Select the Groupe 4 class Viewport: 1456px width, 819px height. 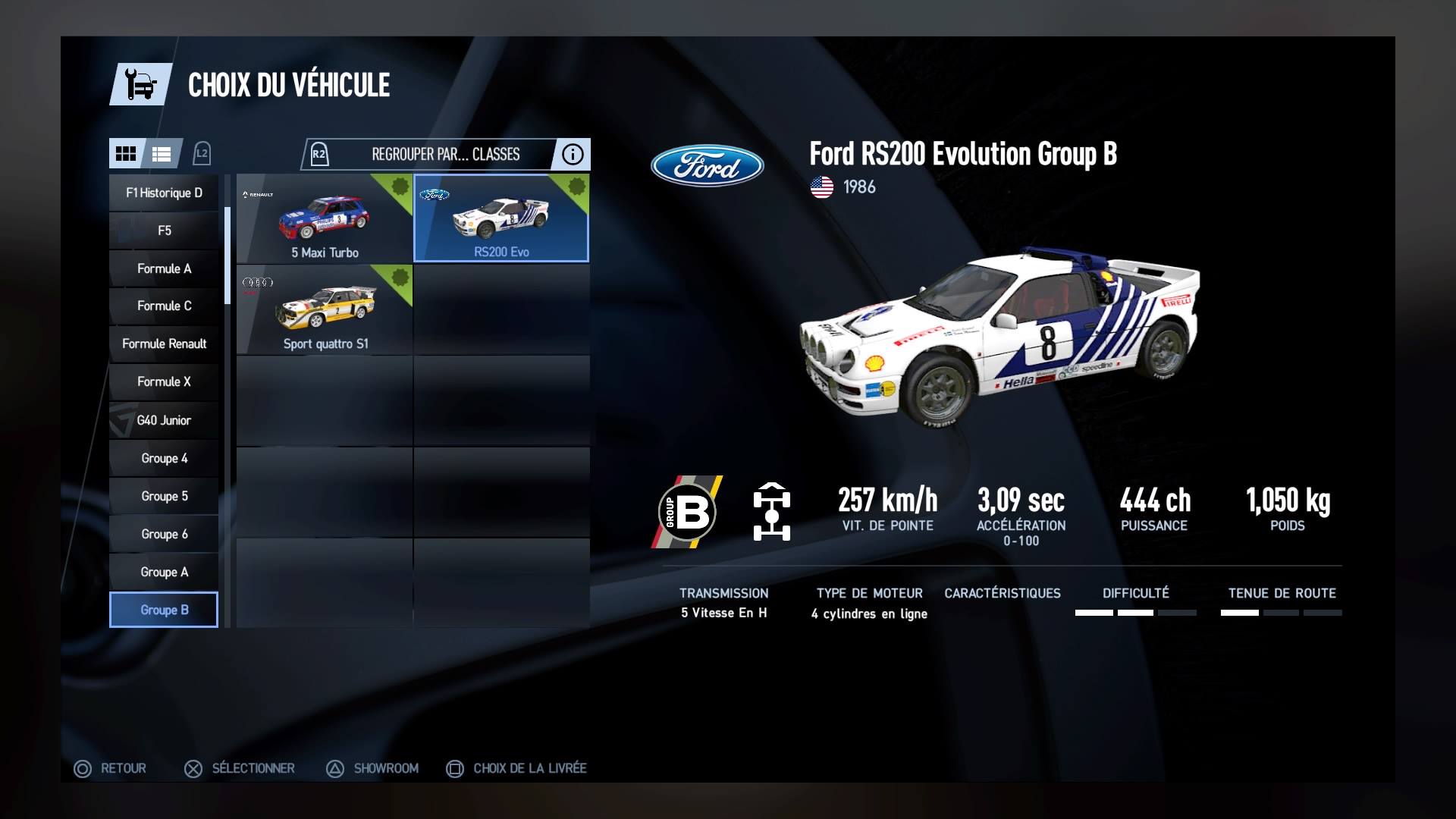164,458
